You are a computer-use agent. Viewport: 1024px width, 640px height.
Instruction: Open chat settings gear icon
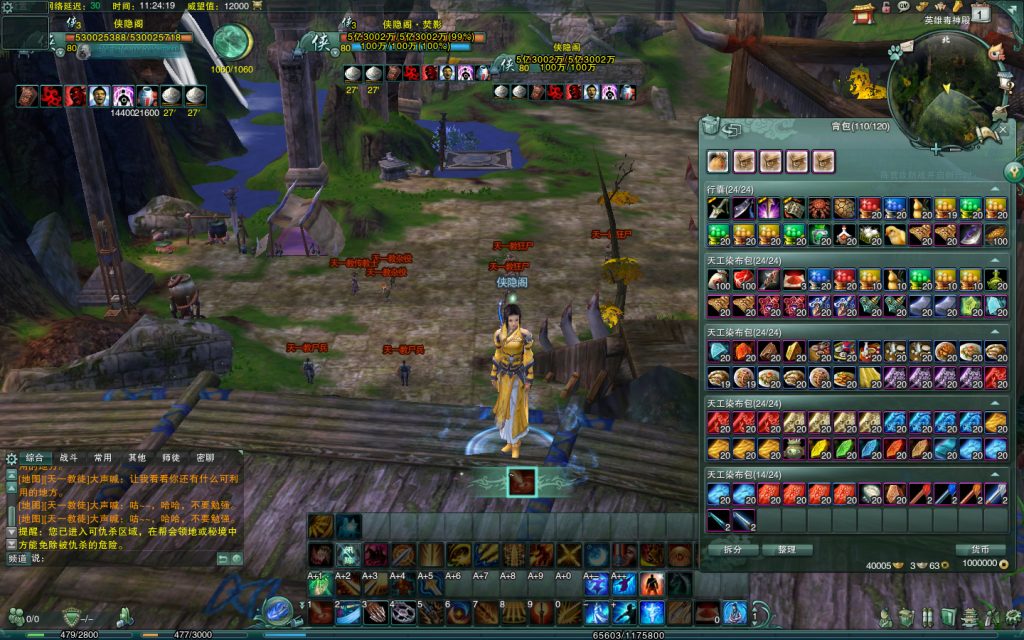point(11,457)
